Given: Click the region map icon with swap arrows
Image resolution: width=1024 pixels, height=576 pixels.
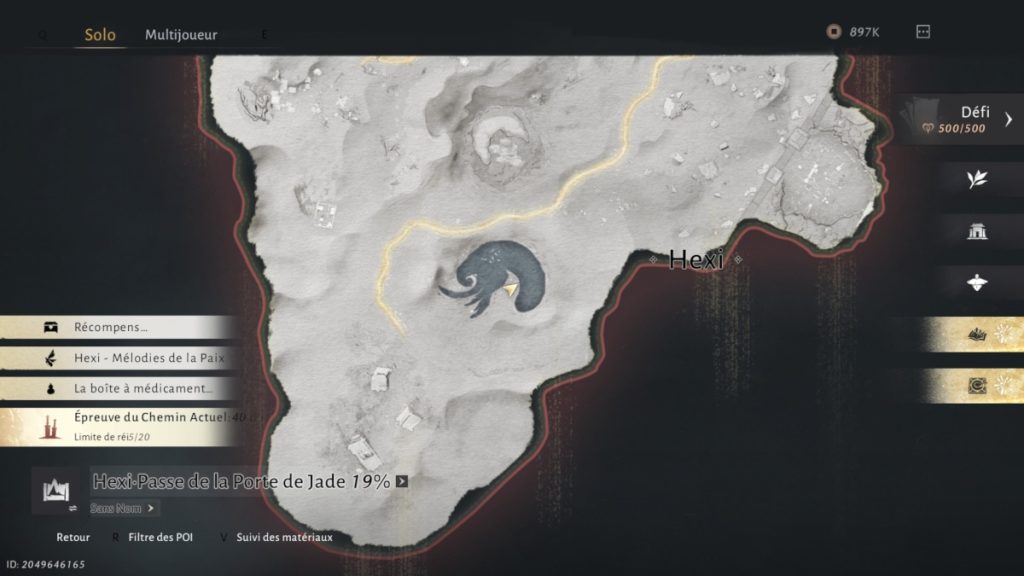Looking at the screenshot, I should 56,490.
